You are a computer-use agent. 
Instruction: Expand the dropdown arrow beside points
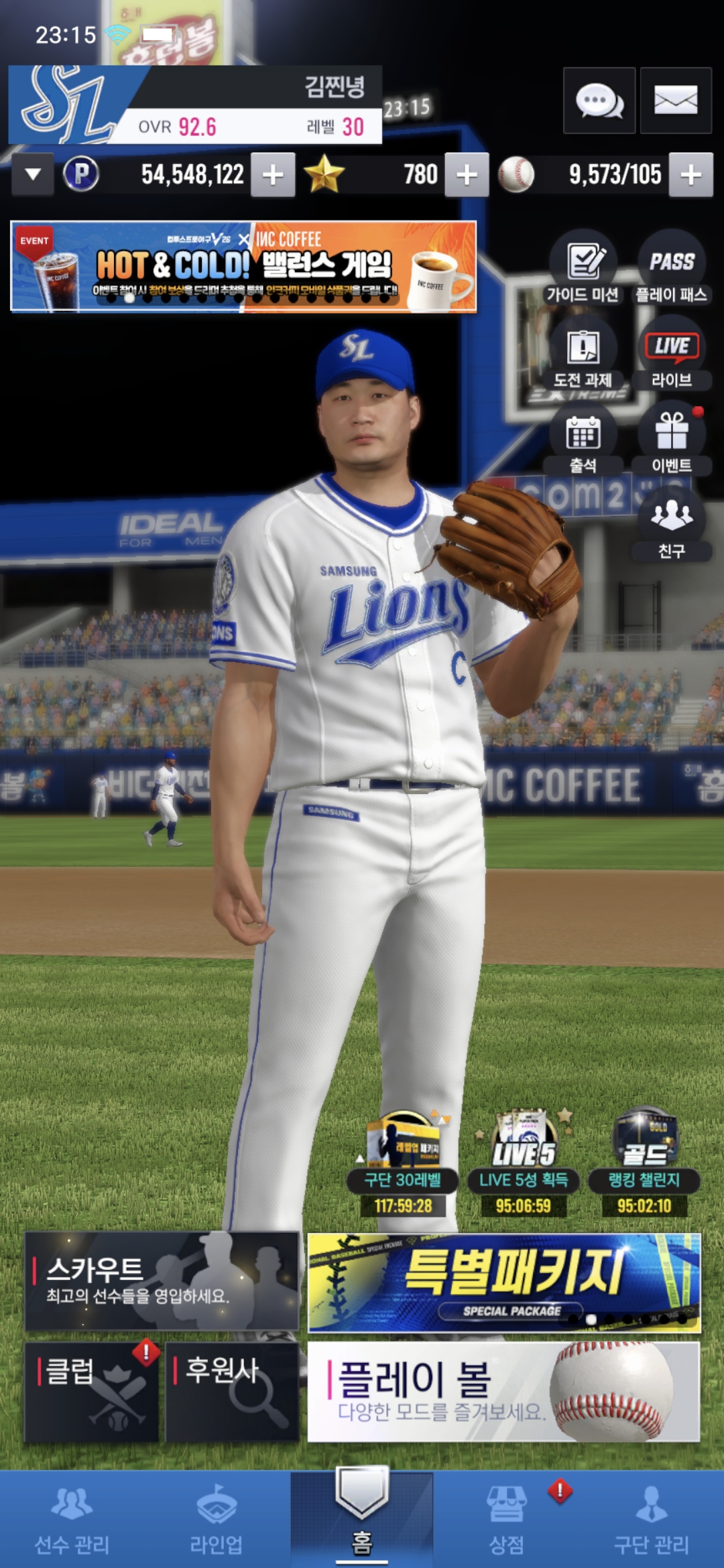[x=32, y=175]
